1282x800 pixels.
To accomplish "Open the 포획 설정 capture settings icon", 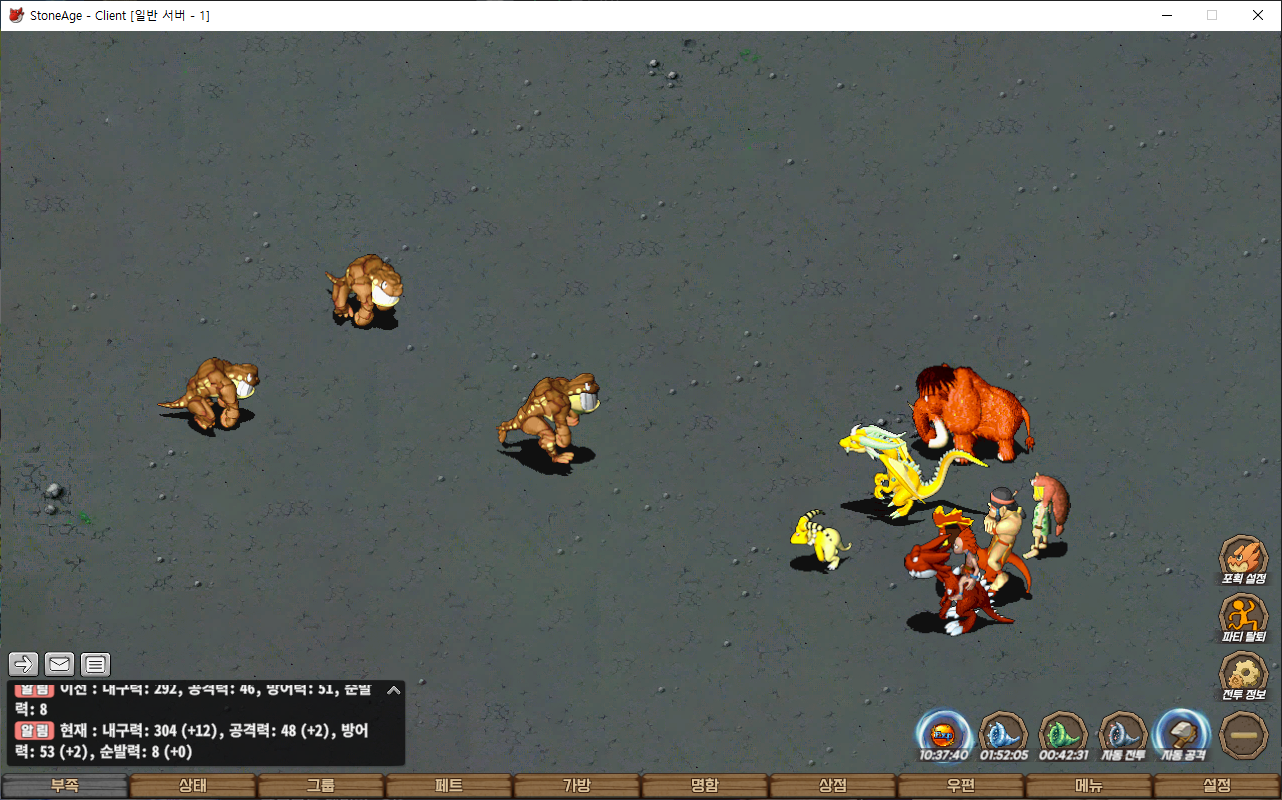I will pyautogui.click(x=1244, y=556).
